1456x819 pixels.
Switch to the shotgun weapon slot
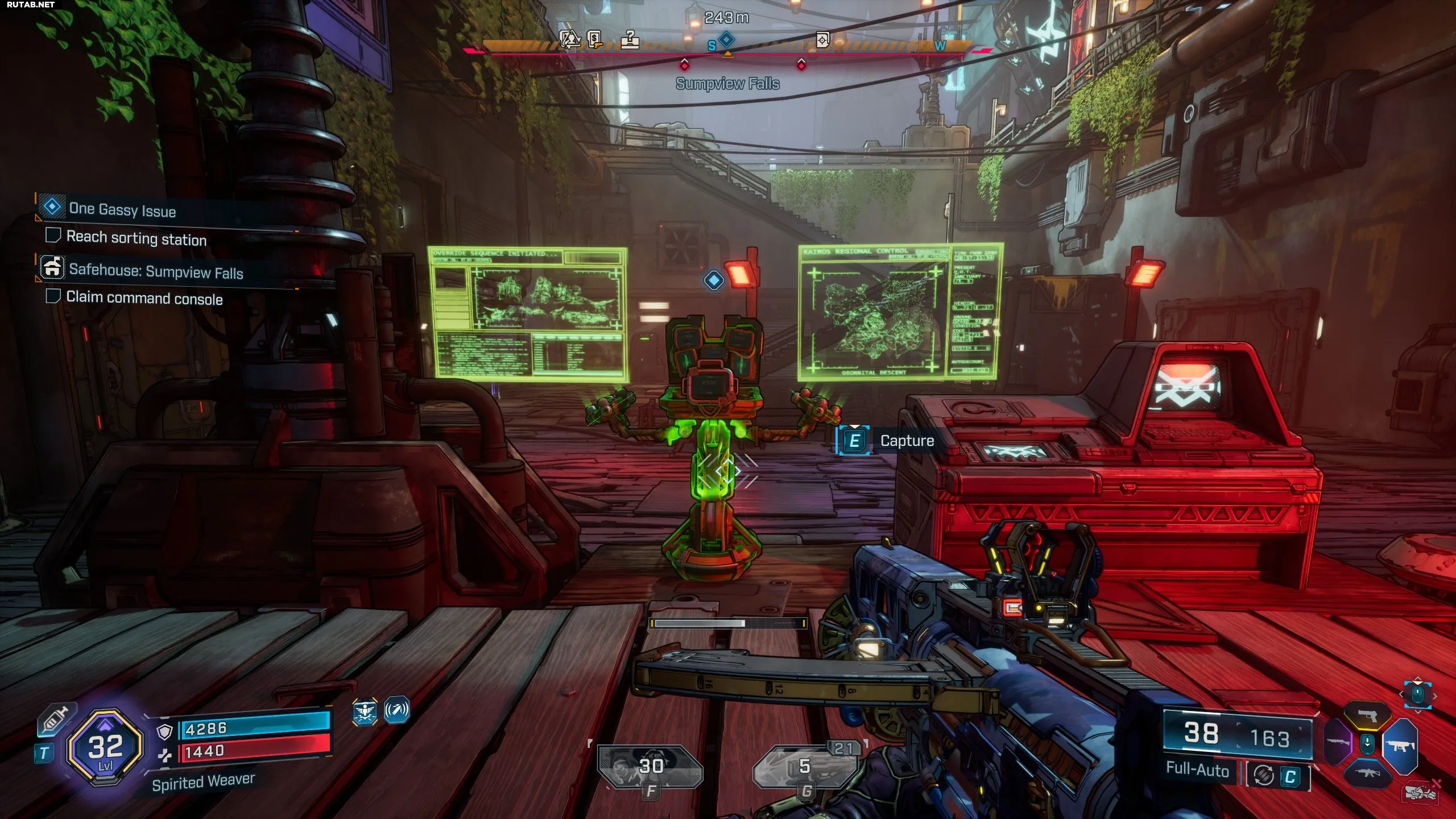(x=1338, y=743)
